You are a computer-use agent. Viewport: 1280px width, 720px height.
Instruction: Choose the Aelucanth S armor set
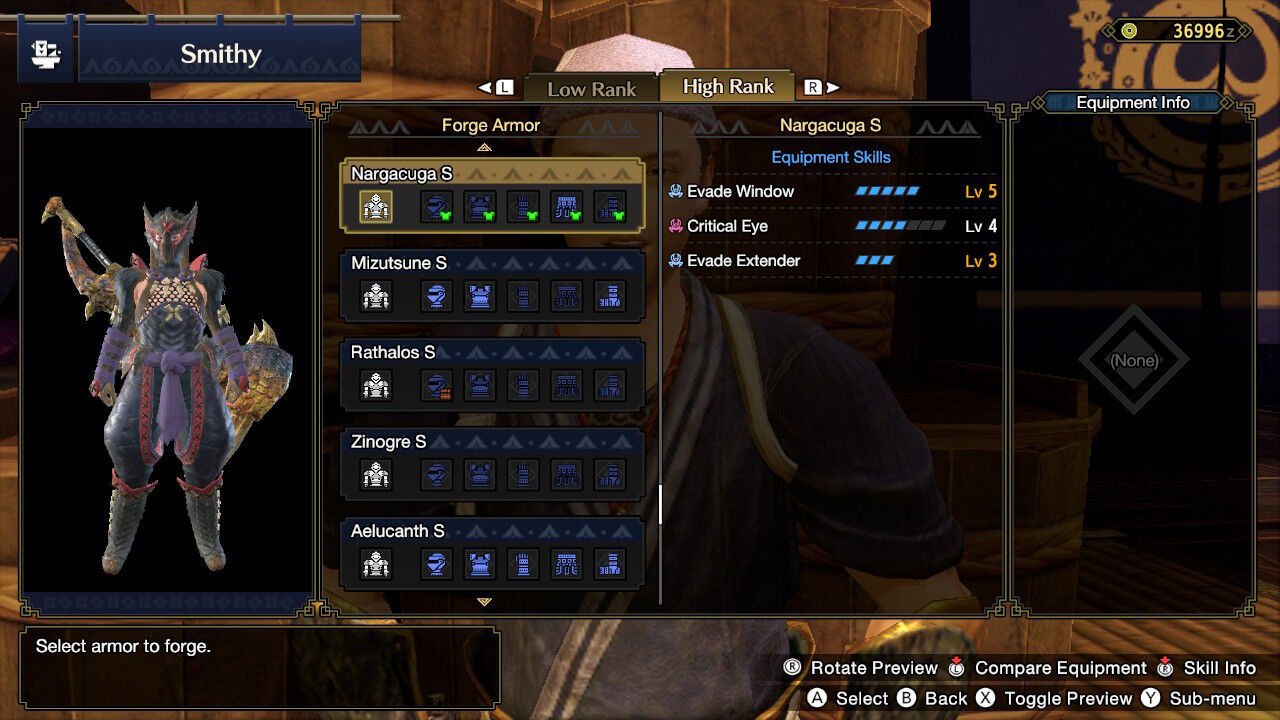coord(492,551)
